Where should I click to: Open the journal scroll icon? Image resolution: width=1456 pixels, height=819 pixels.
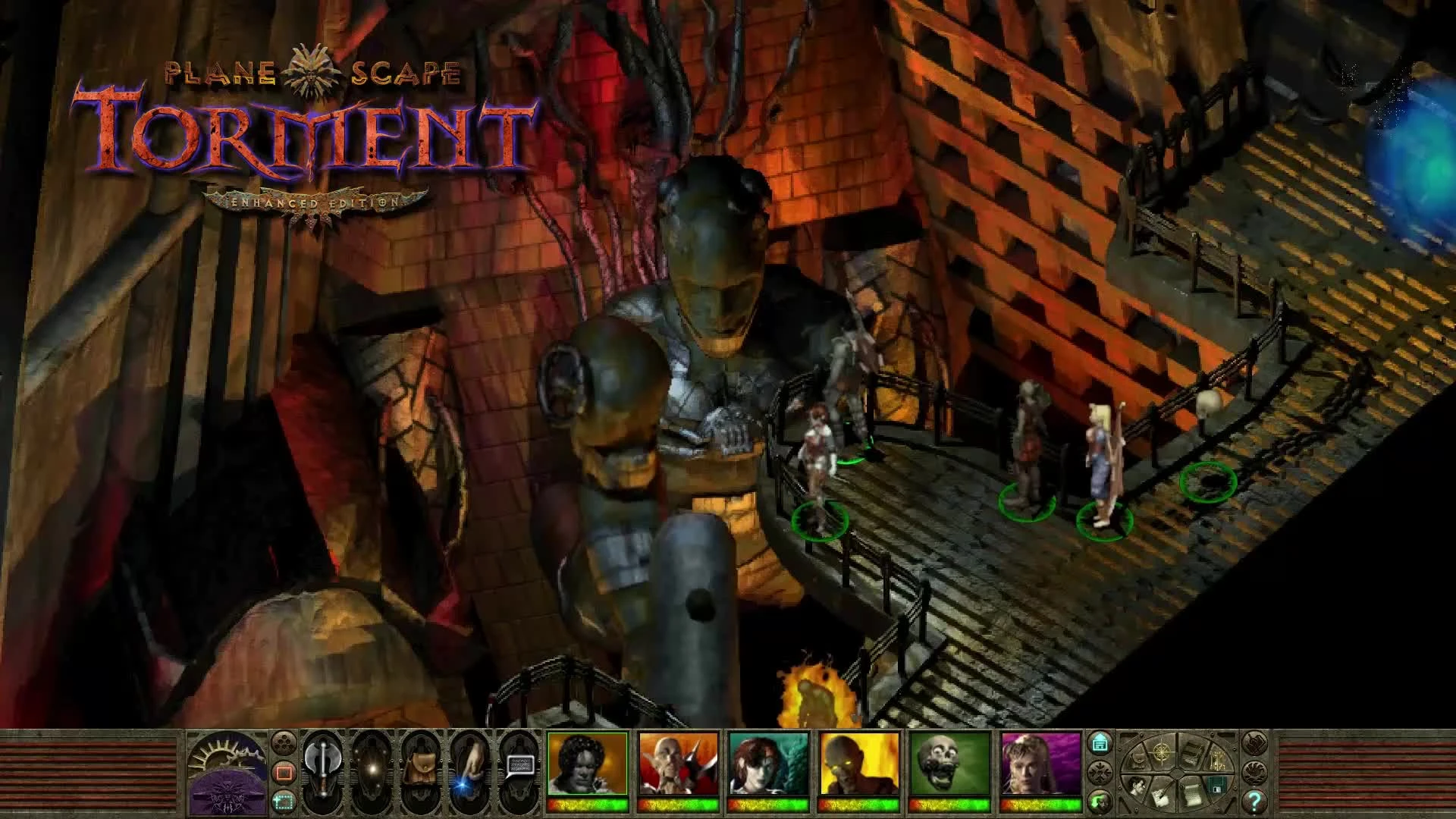click(x=1191, y=795)
